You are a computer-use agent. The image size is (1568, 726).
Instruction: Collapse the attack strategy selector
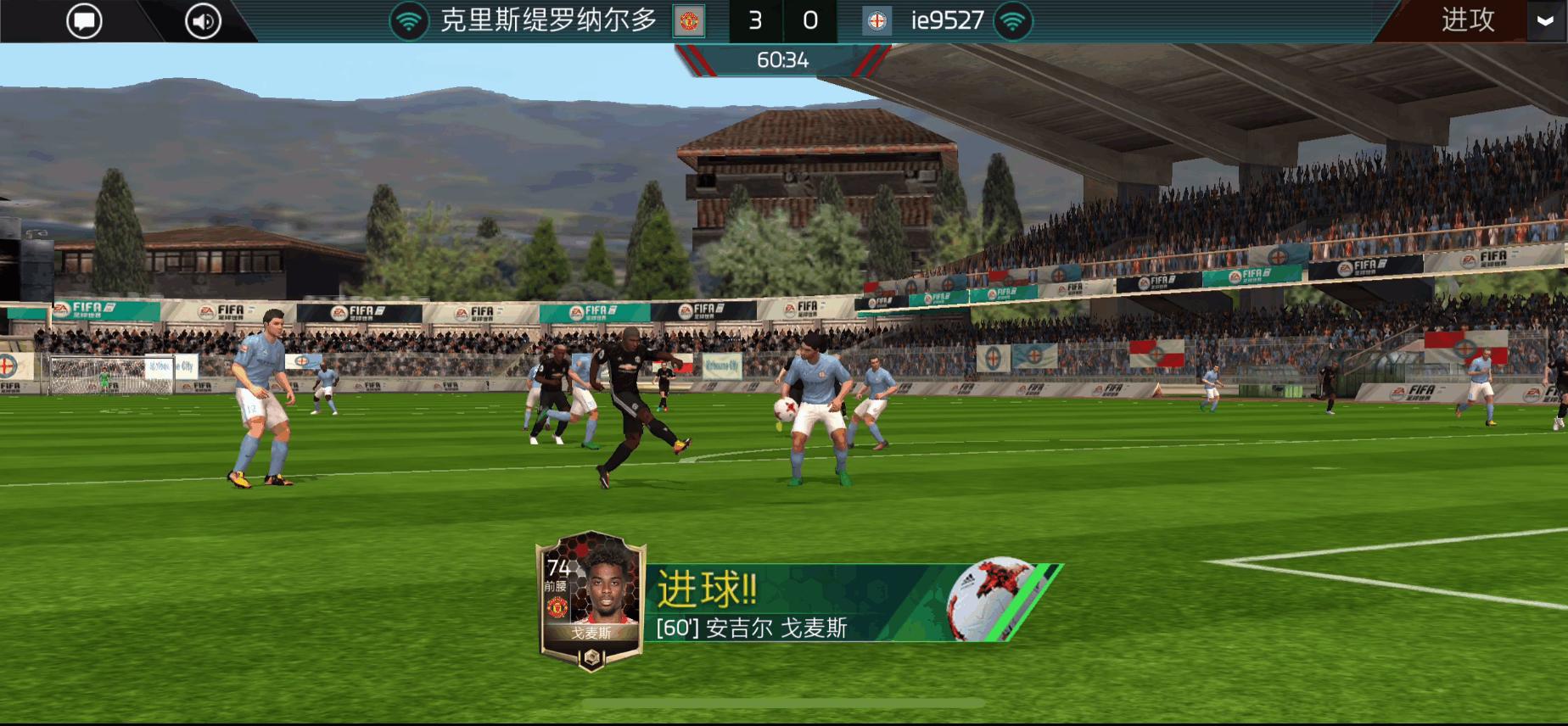1539,20
